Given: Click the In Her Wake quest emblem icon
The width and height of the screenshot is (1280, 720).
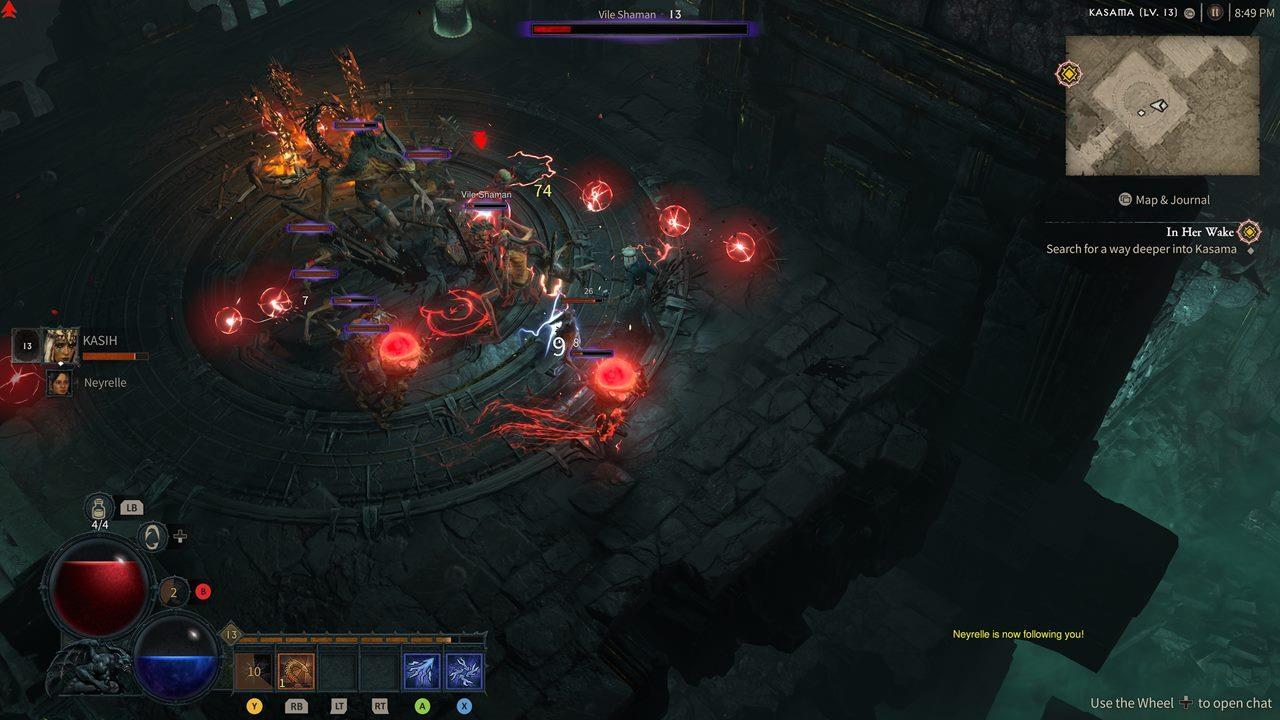Looking at the screenshot, I should 1249,232.
